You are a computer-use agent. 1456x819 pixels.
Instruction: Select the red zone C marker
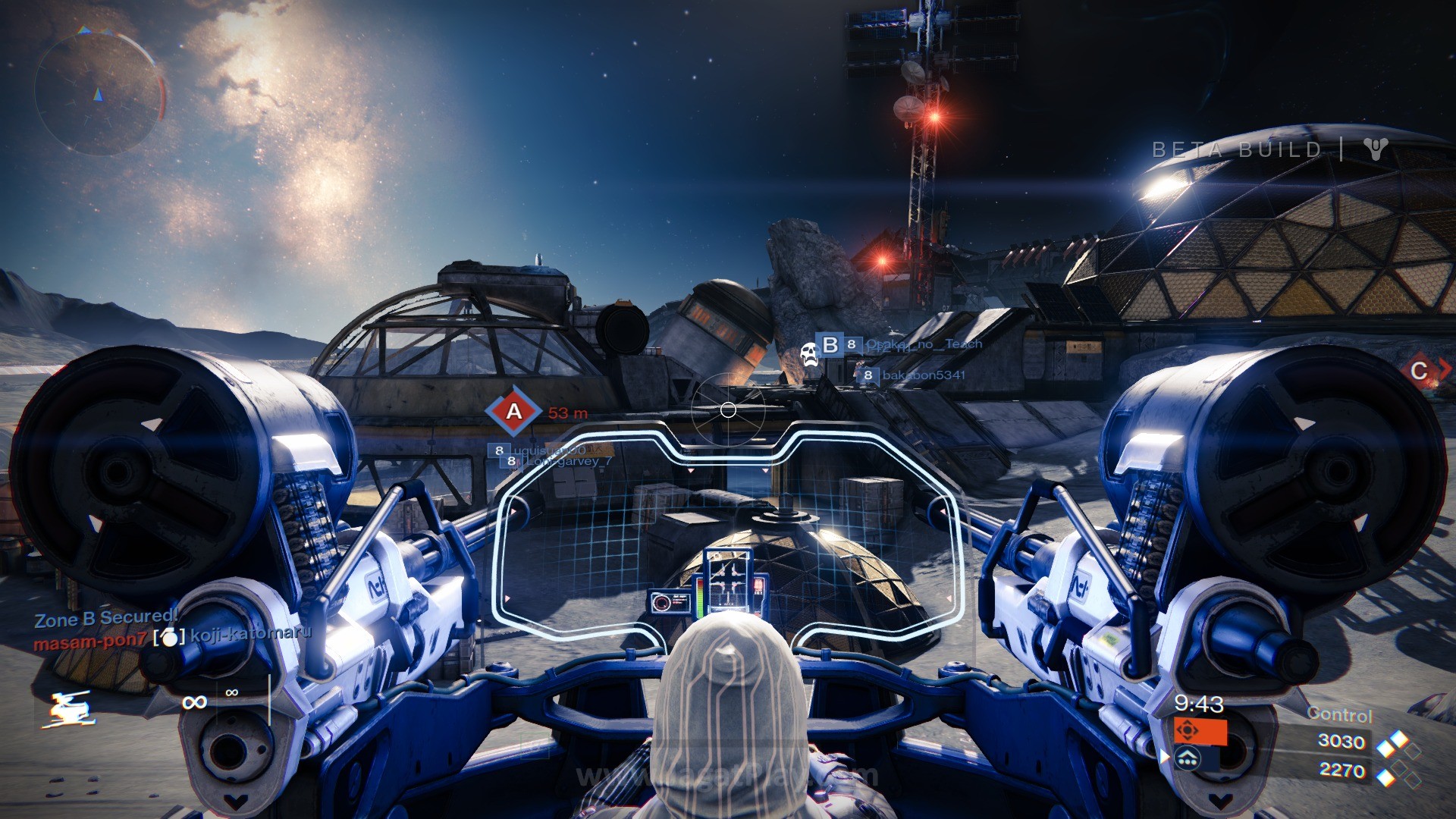(x=1419, y=372)
